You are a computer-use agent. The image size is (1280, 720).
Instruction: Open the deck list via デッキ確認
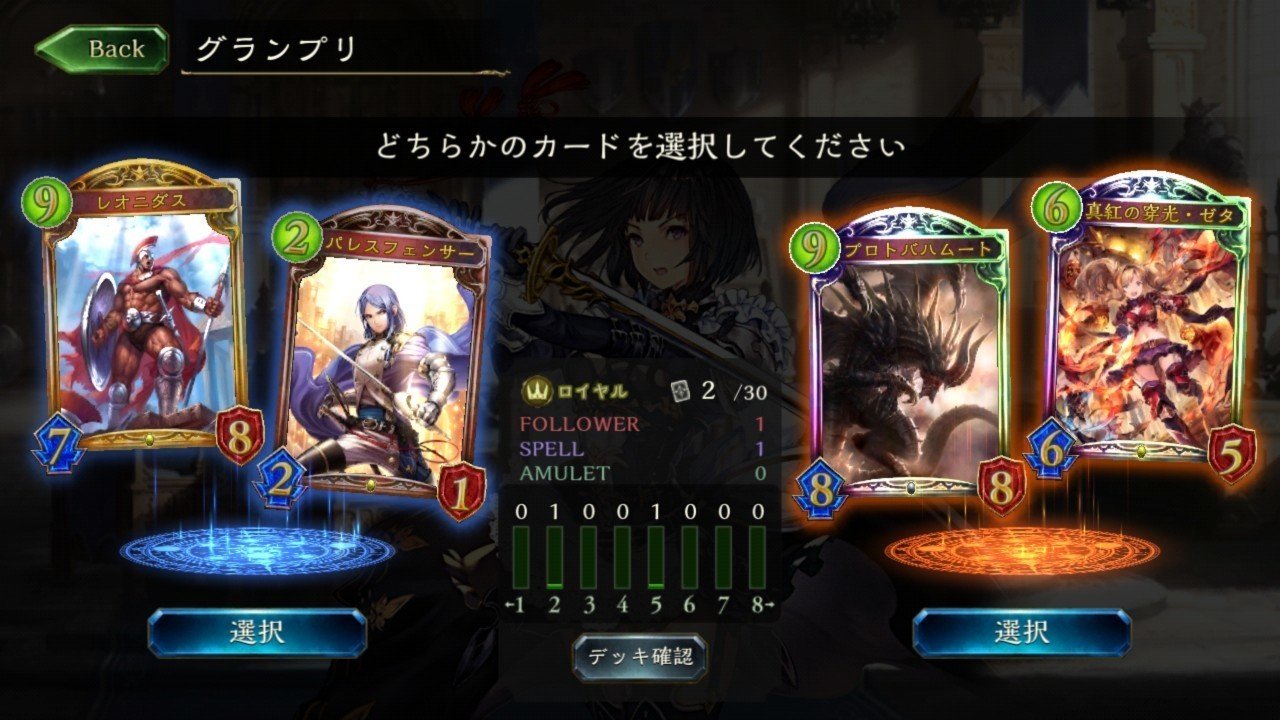click(x=639, y=657)
